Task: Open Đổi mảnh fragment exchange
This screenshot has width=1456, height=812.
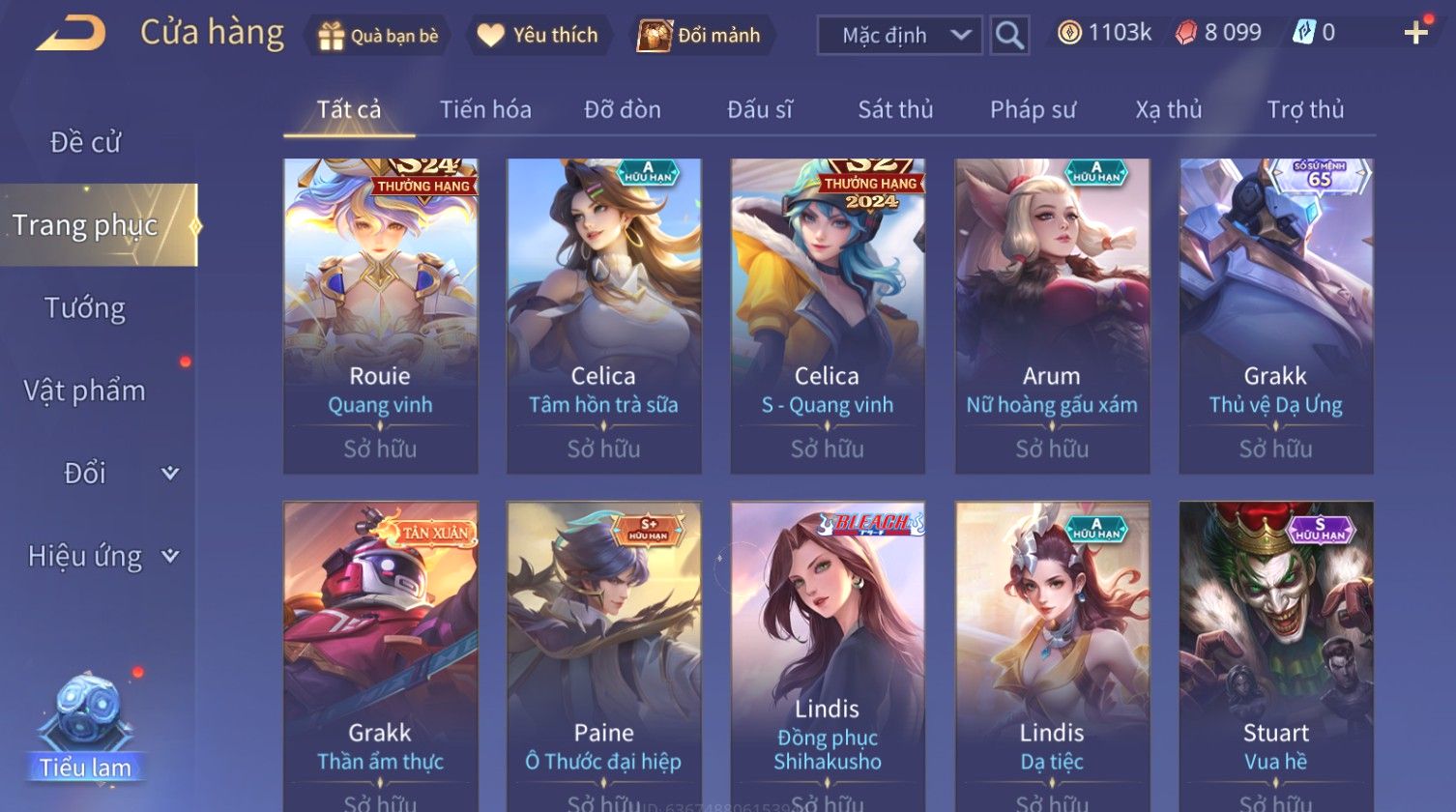Action: 700,36
